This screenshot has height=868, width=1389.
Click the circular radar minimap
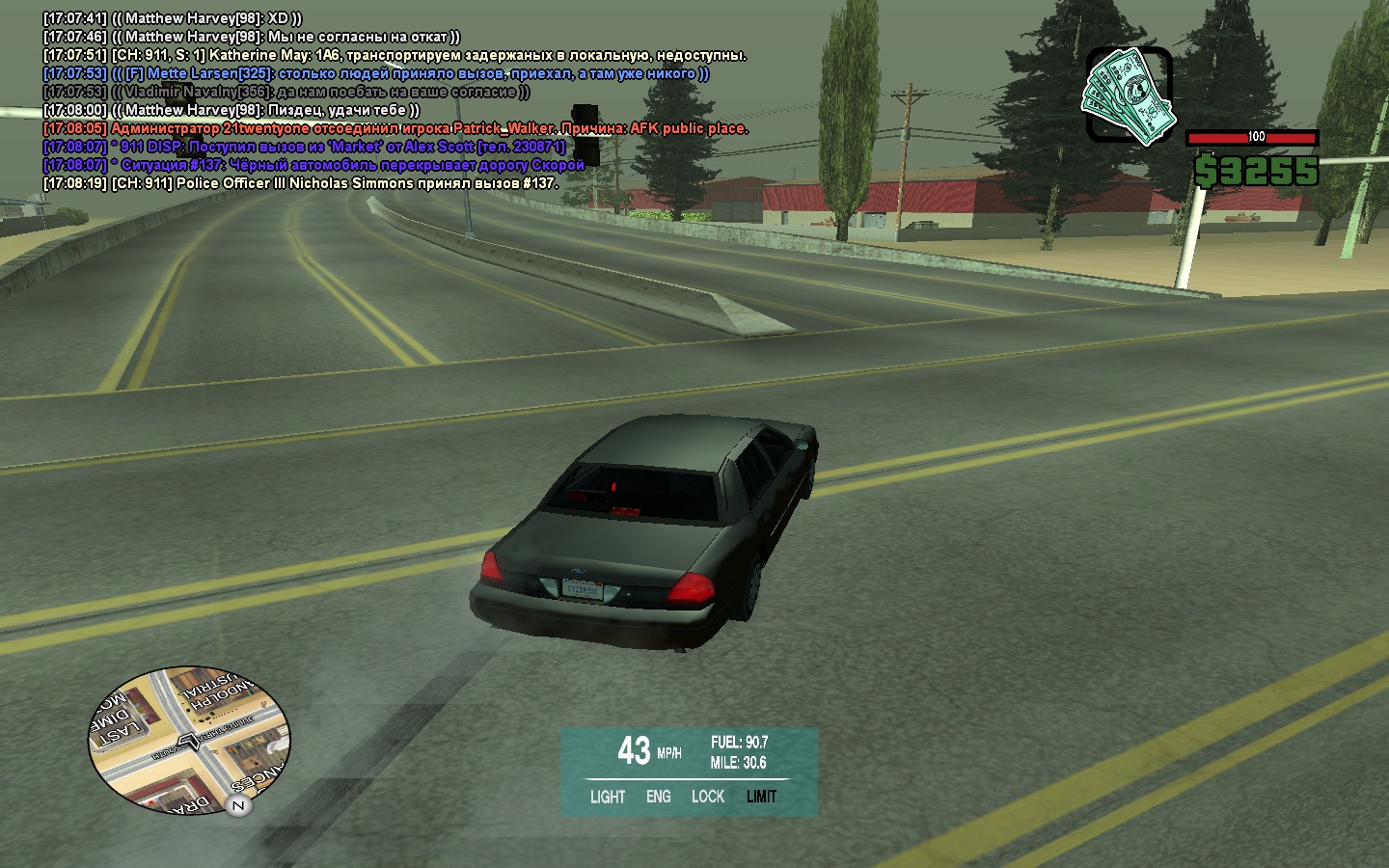(x=189, y=740)
